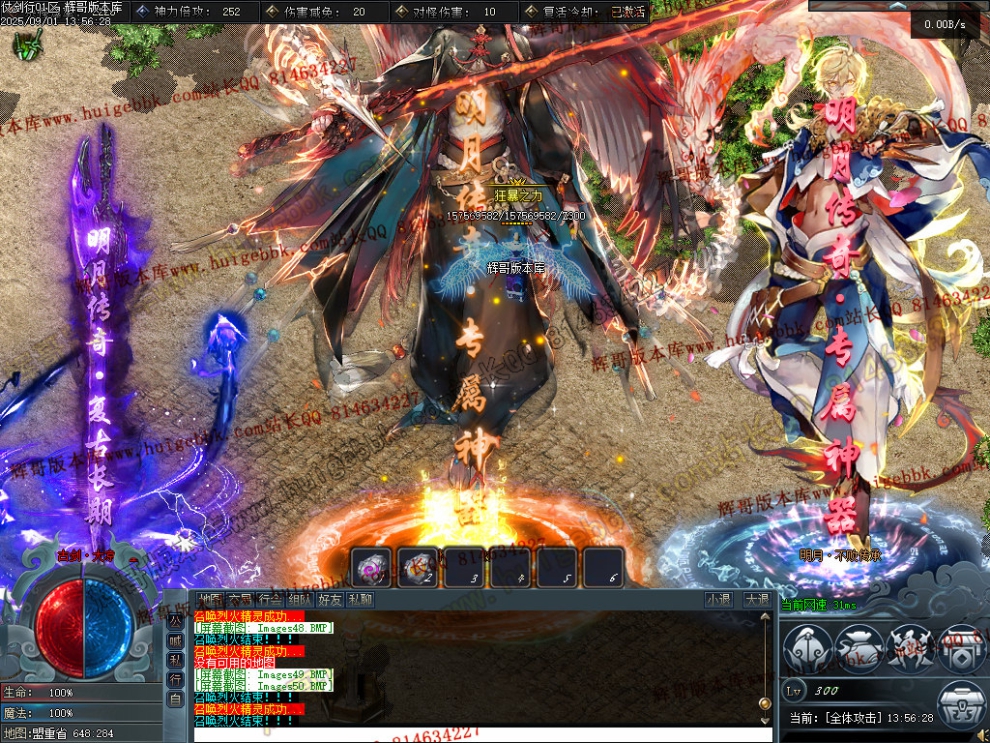Open the 行会 guild tab
The width and height of the screenshot is (990, 743).
270,600
